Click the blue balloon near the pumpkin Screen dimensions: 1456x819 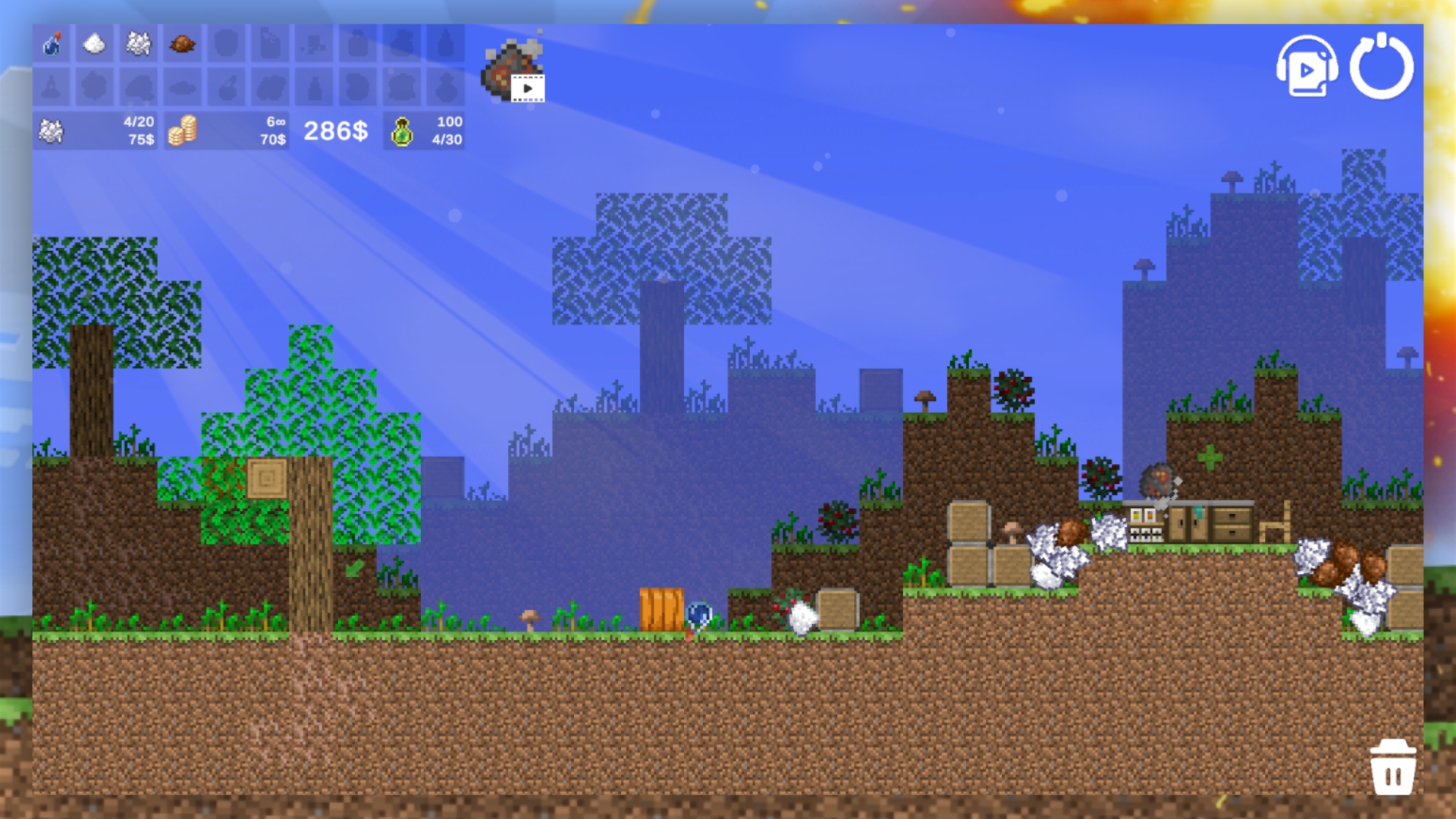click(698, 614)
